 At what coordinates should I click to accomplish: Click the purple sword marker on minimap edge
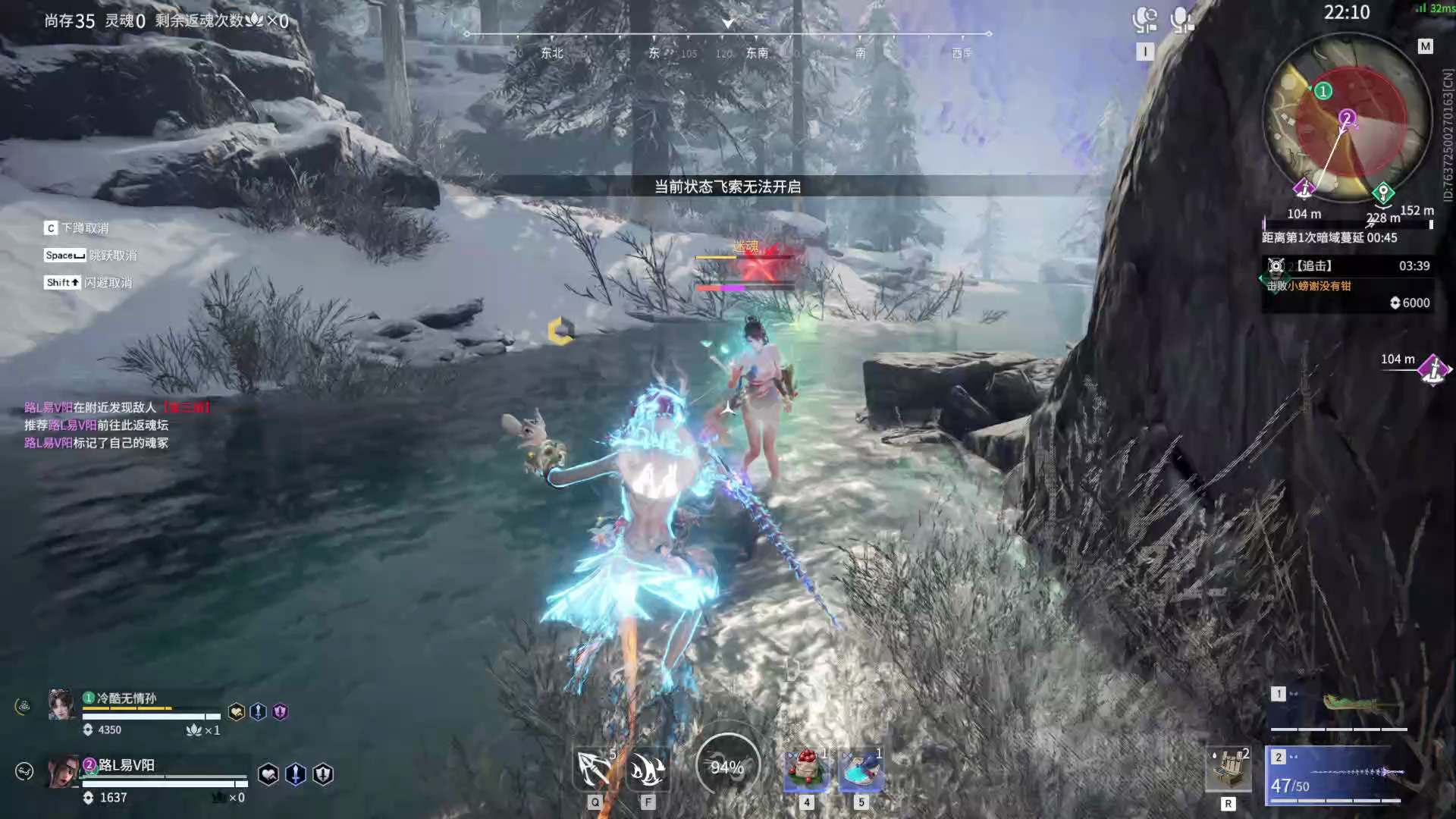tap(1304, 187)
